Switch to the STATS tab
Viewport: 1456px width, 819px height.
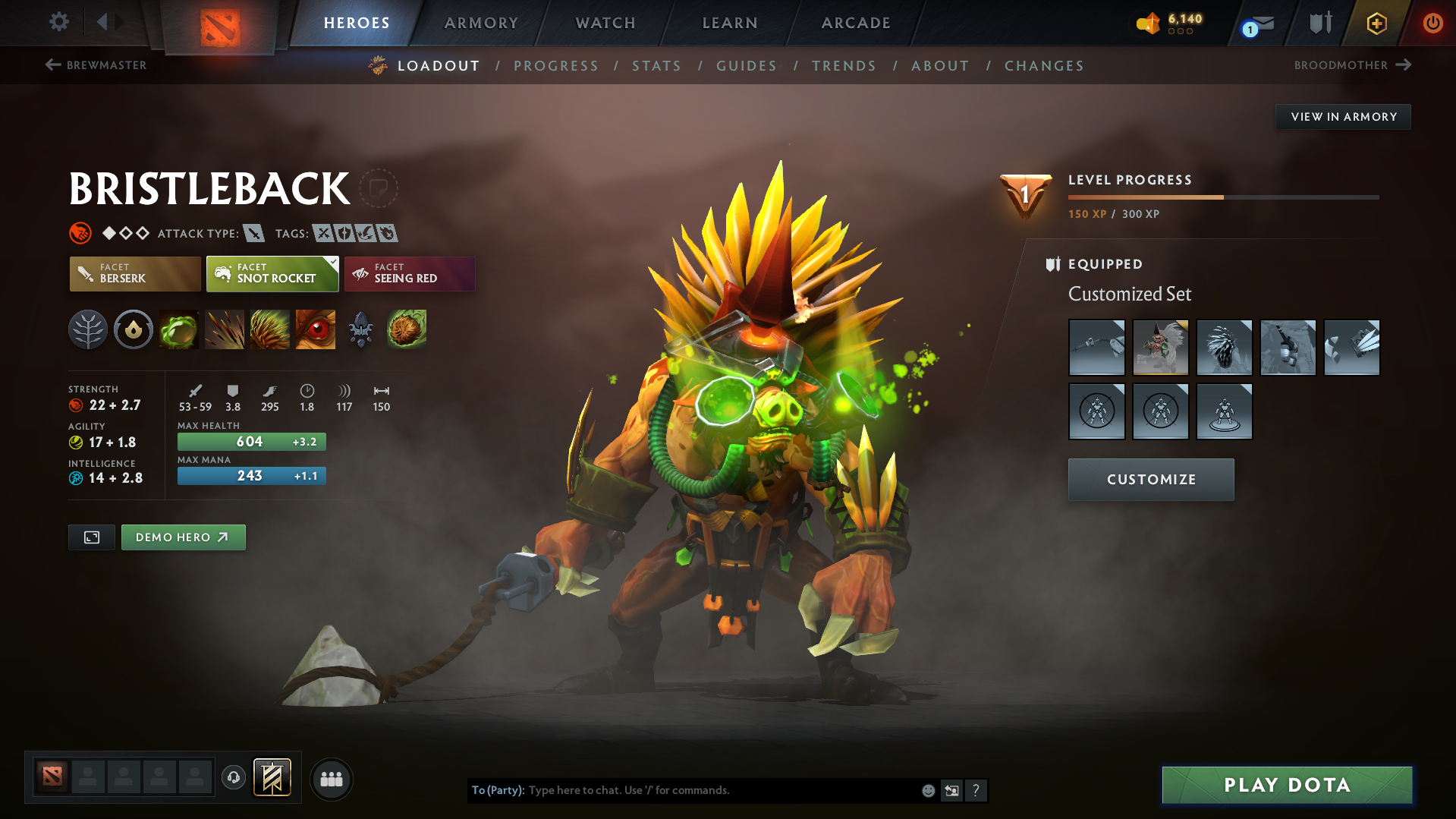tap(656, 66)
